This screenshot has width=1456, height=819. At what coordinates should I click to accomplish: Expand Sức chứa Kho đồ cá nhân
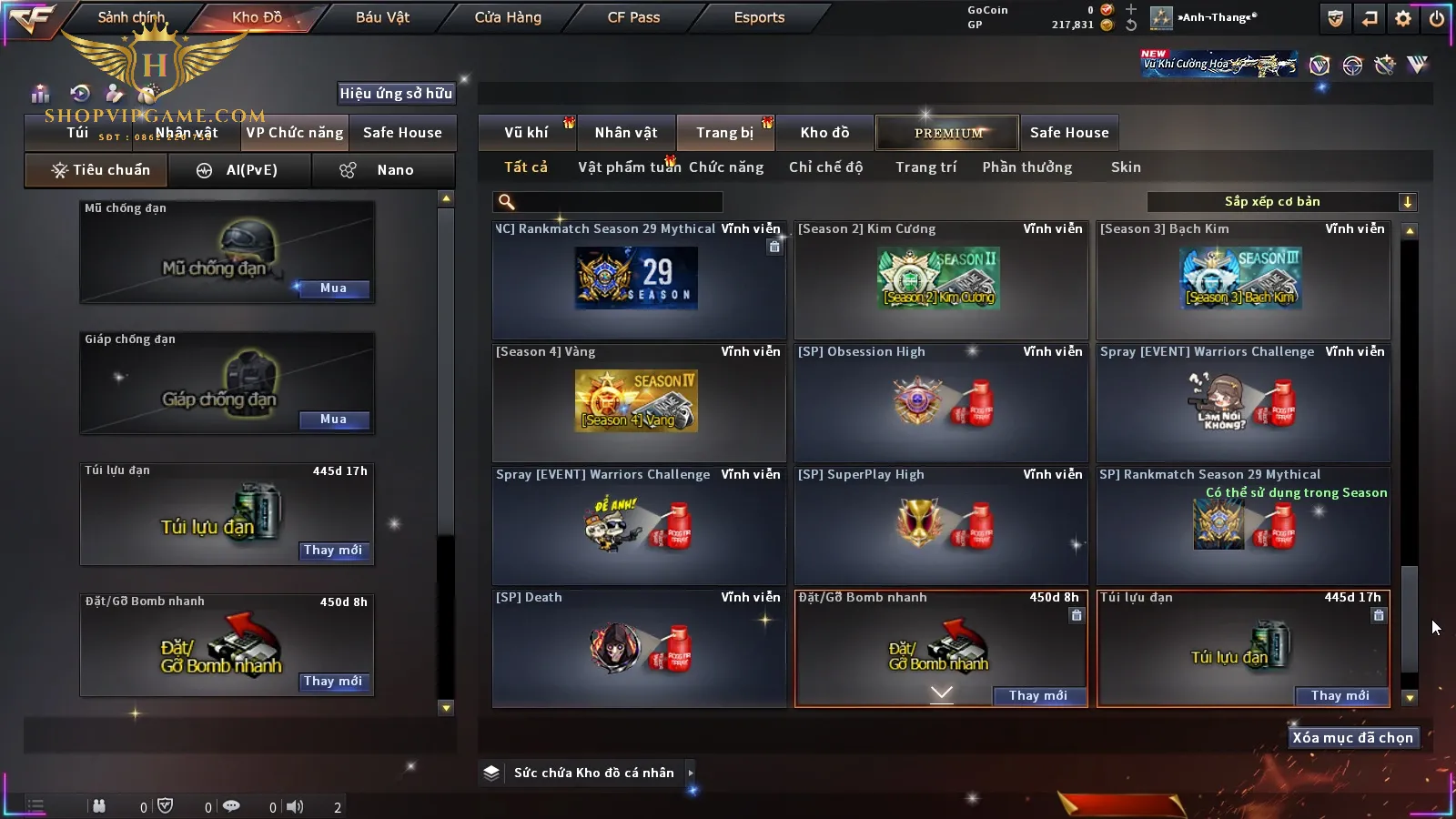tap(691, 773)
